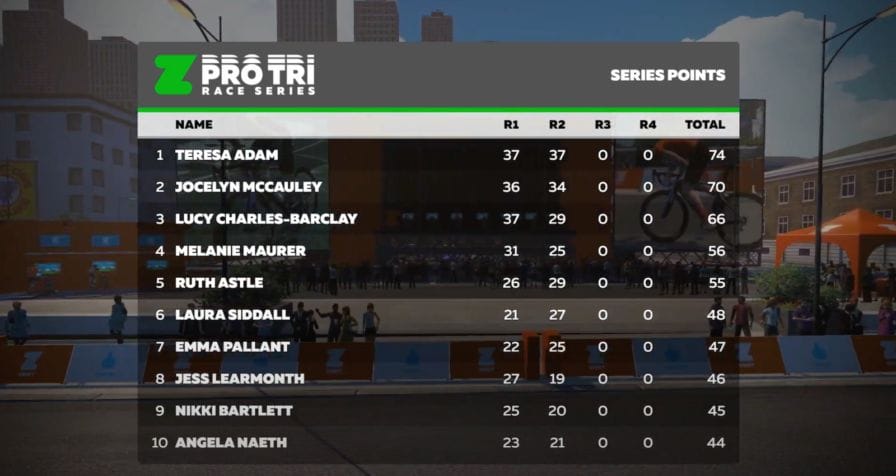Choose the Lucy Charles-Barclay row
This screenshot has width=896, height=476.
coord(265,219)
